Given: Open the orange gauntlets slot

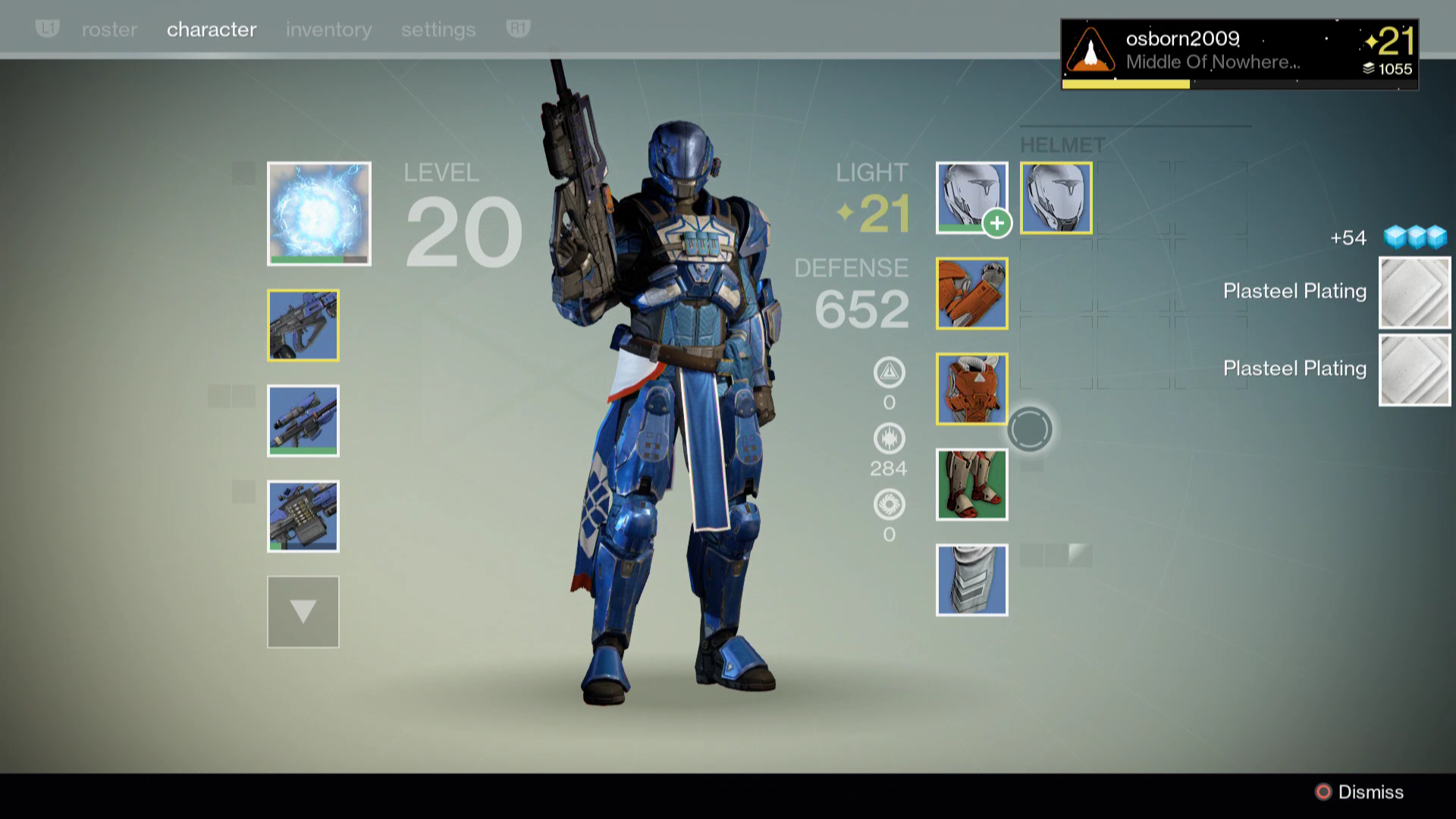Looking at the screenshot, I should click(x=971, y=293).
